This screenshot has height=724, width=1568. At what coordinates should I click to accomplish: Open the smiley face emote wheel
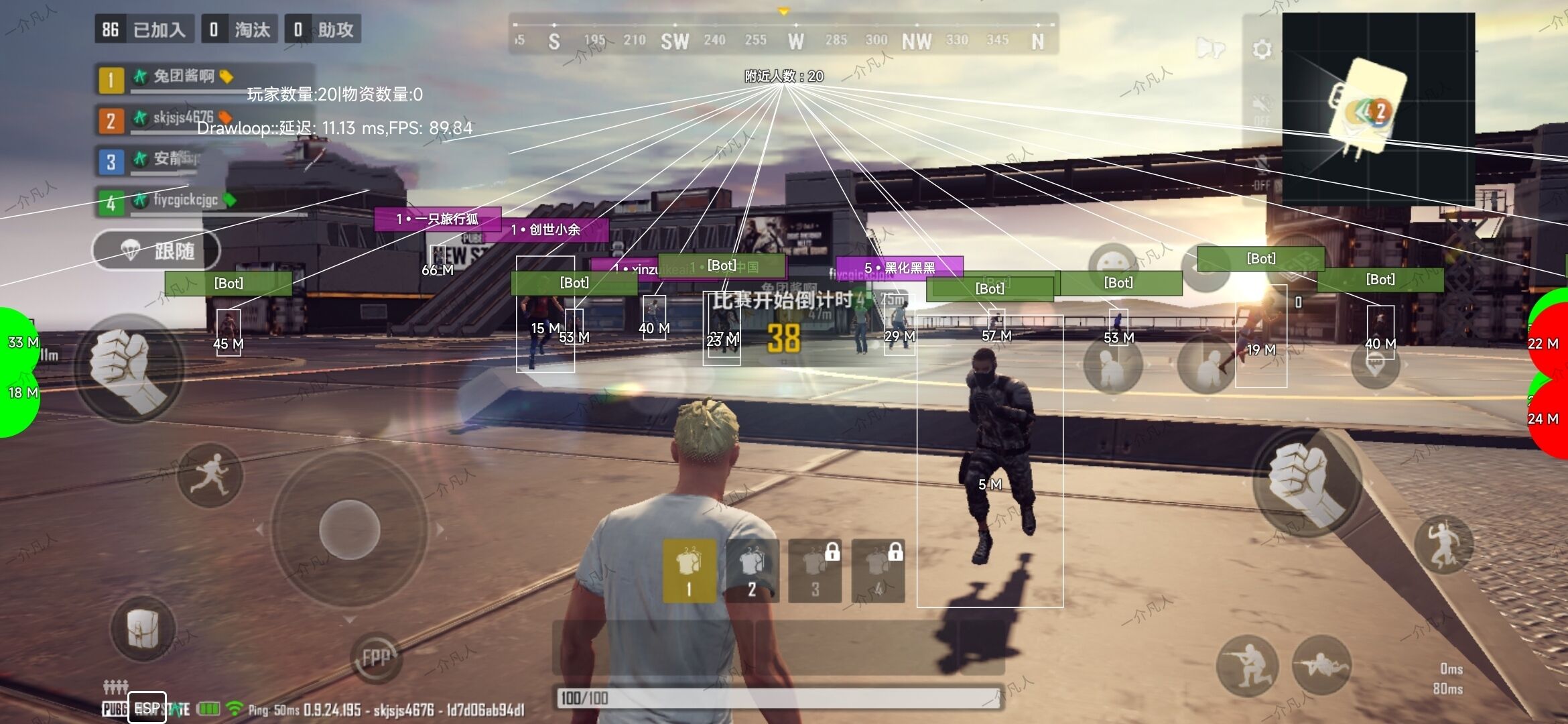[1113, 263]
